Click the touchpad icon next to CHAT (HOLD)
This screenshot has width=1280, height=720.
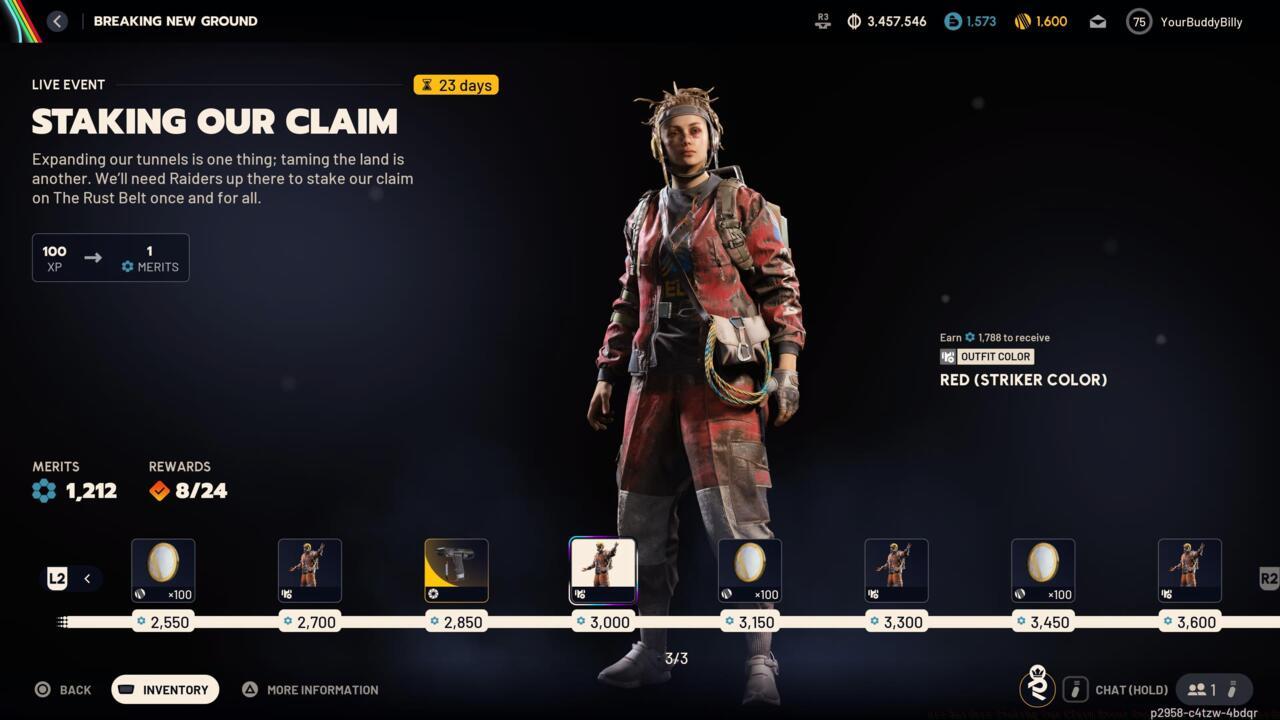[x=1076, y=689]
